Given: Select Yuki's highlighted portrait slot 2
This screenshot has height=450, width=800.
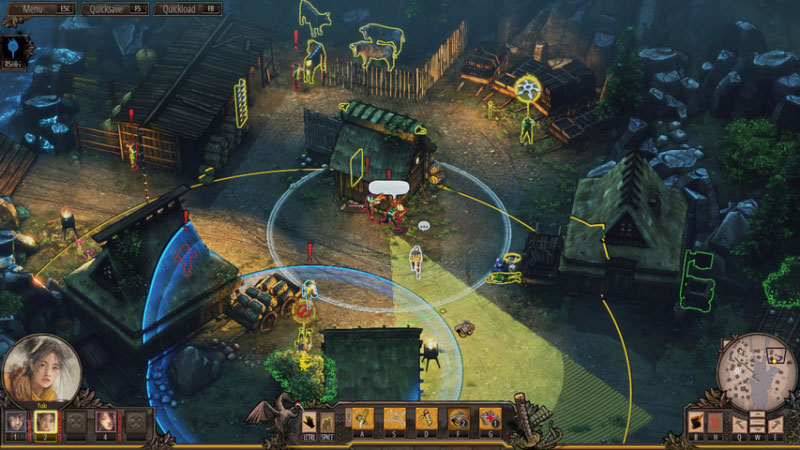Looking at the screenshot, I should [x=45, y=423].
